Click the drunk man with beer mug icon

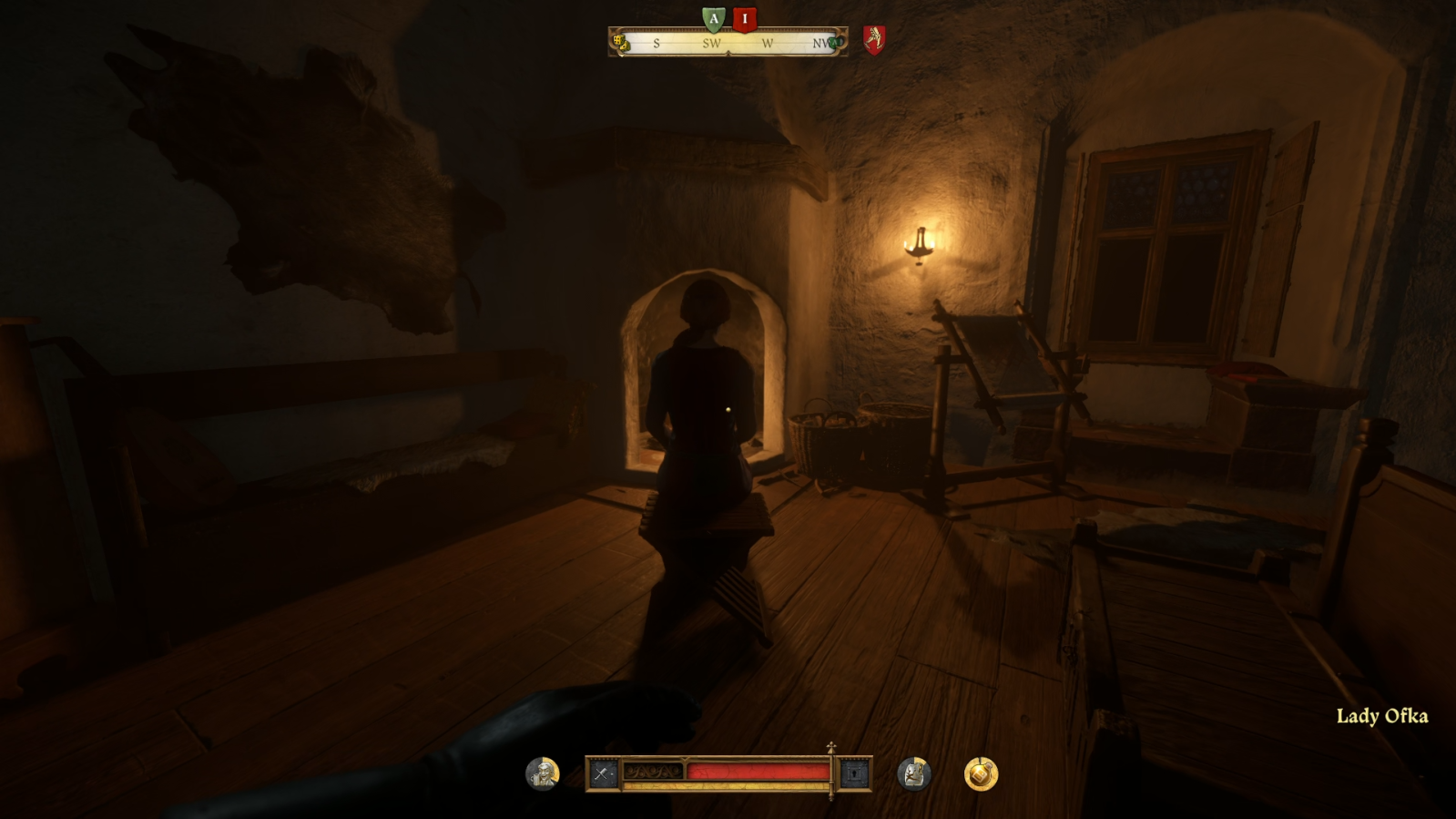[543, 773]
